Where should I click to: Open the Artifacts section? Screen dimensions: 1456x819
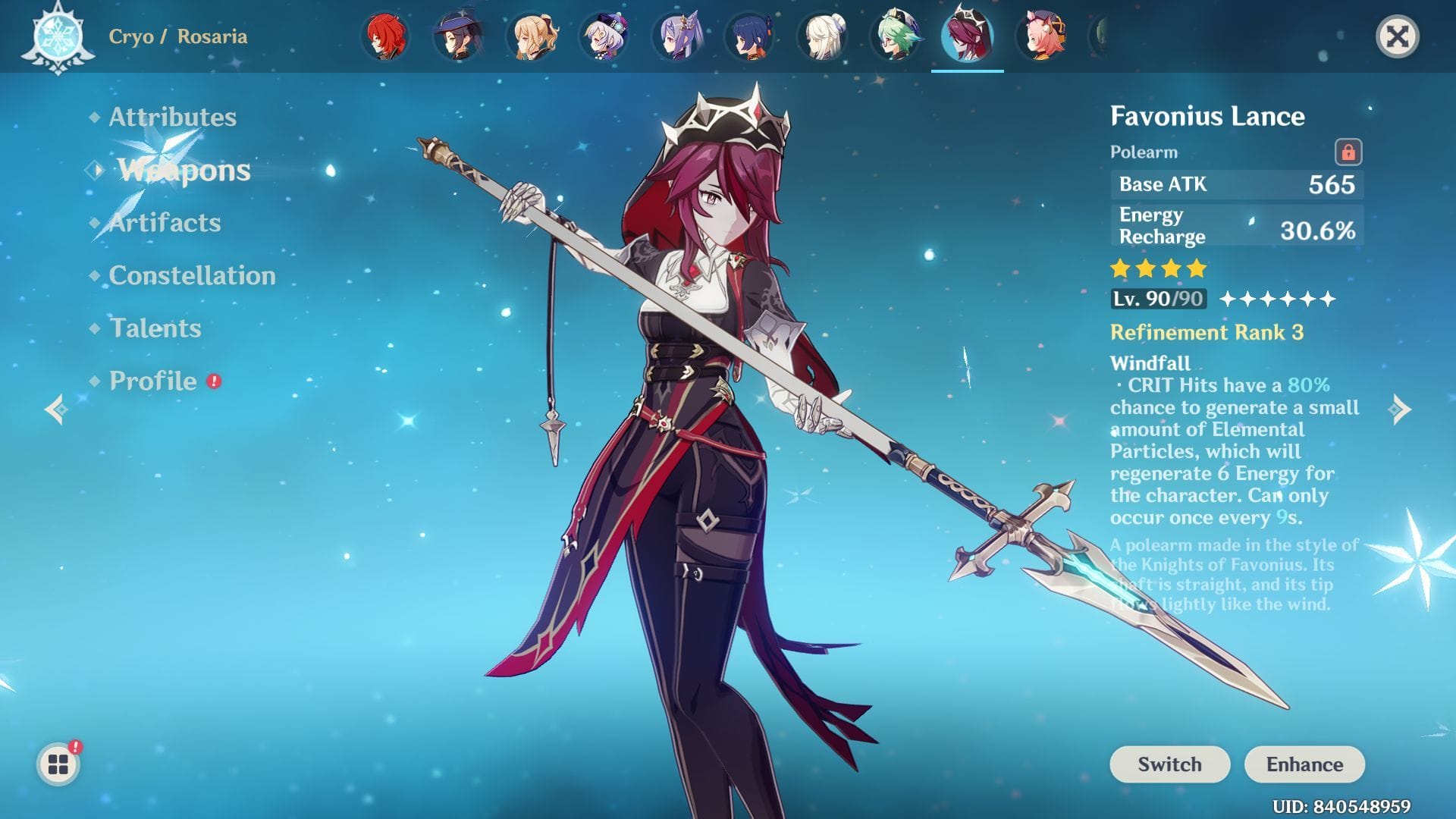(164, 223)
